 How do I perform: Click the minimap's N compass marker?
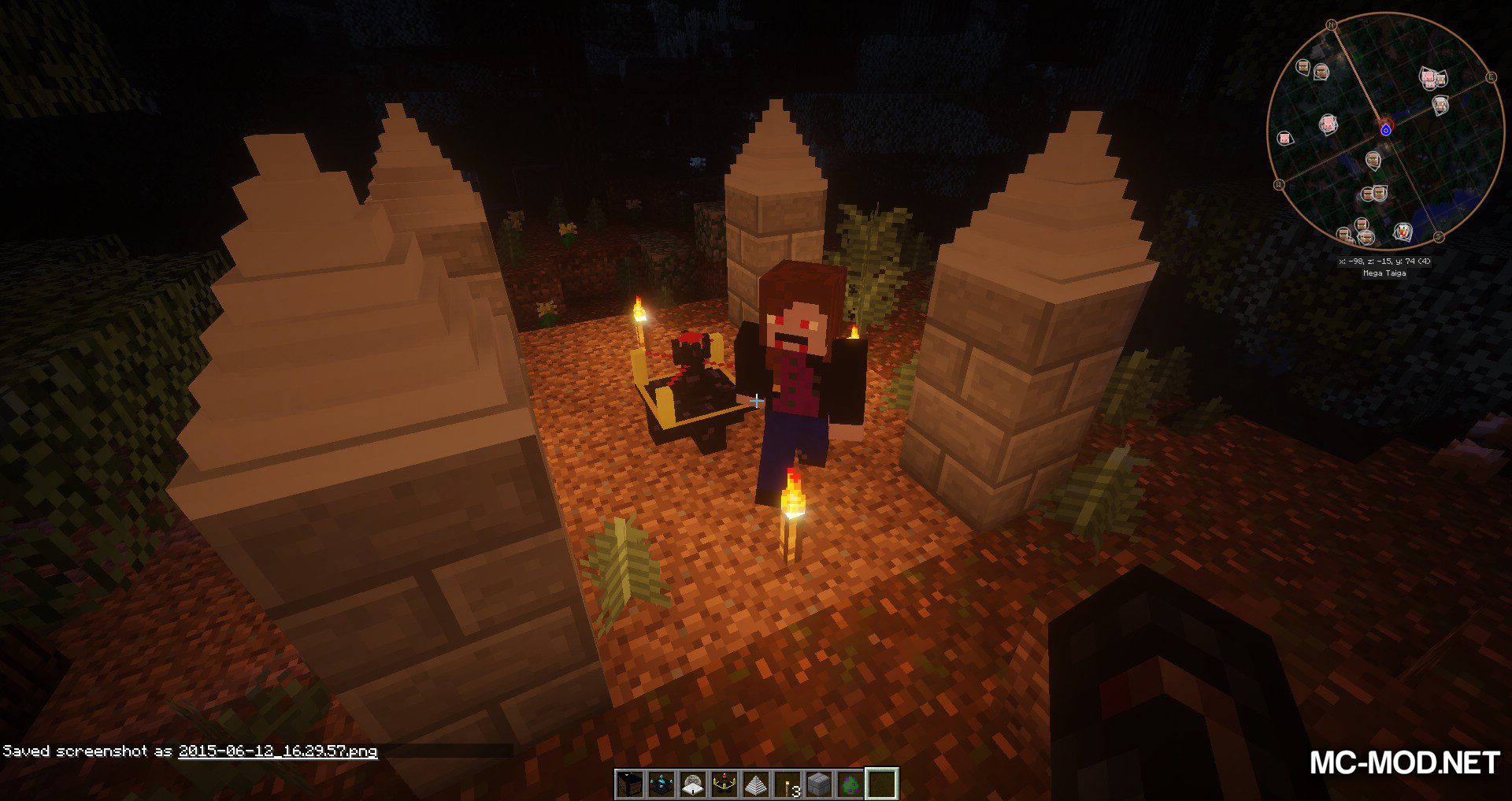tap(1332, 25)
